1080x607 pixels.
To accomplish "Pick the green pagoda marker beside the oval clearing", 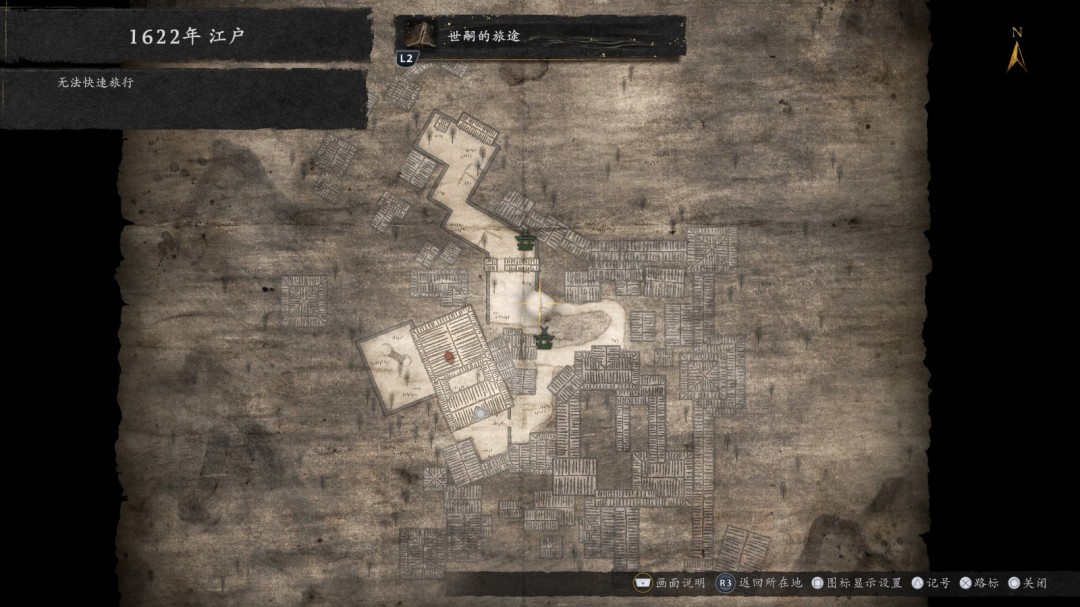I will click(543, 338).
